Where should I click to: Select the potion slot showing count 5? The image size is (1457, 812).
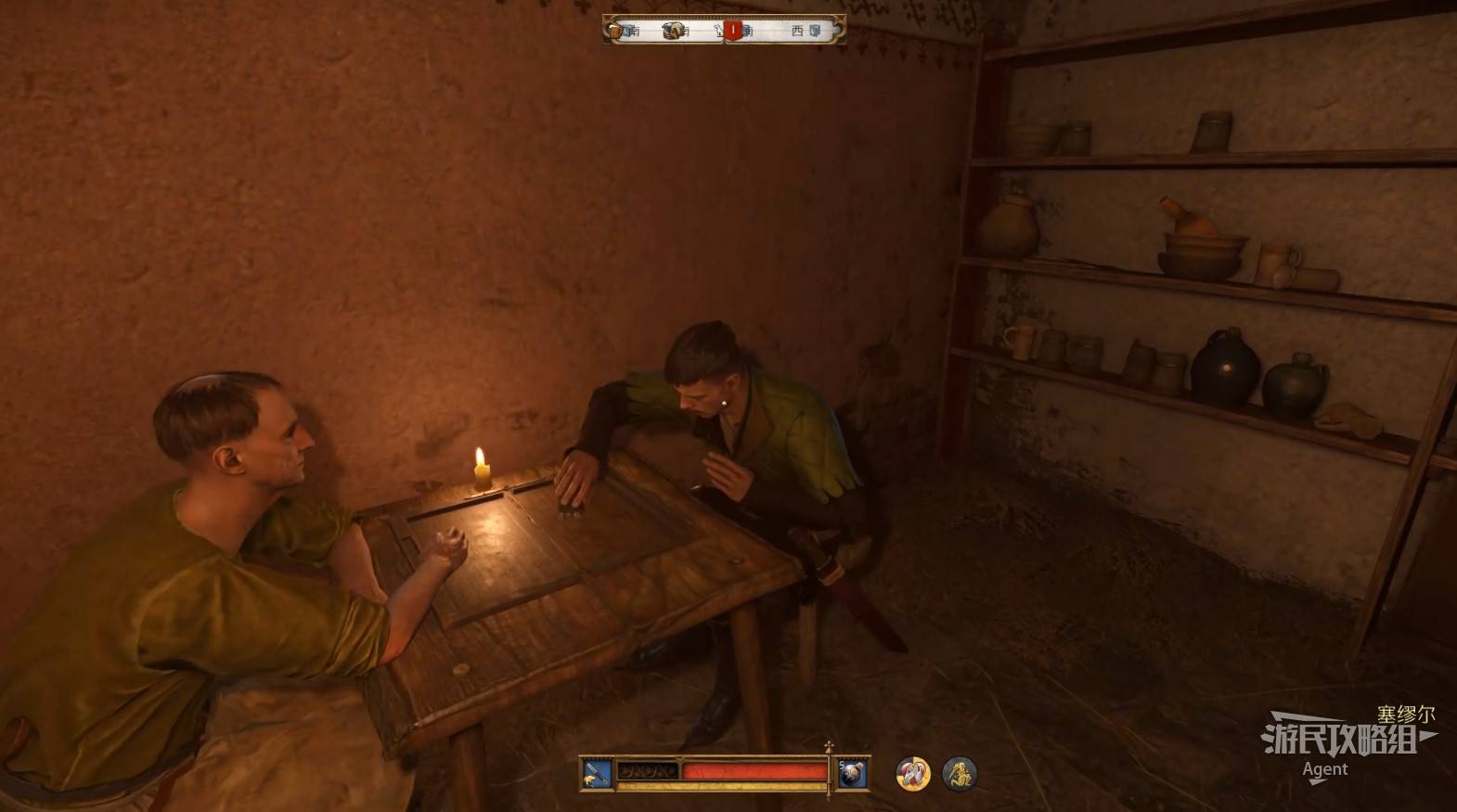852,774
